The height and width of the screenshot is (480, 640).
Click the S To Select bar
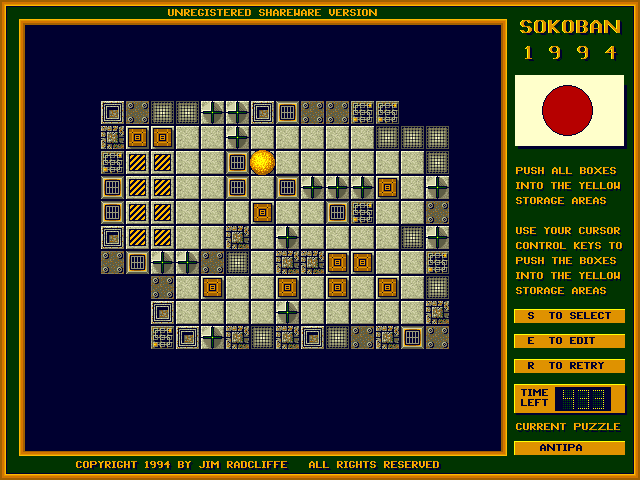coord(569,316)
